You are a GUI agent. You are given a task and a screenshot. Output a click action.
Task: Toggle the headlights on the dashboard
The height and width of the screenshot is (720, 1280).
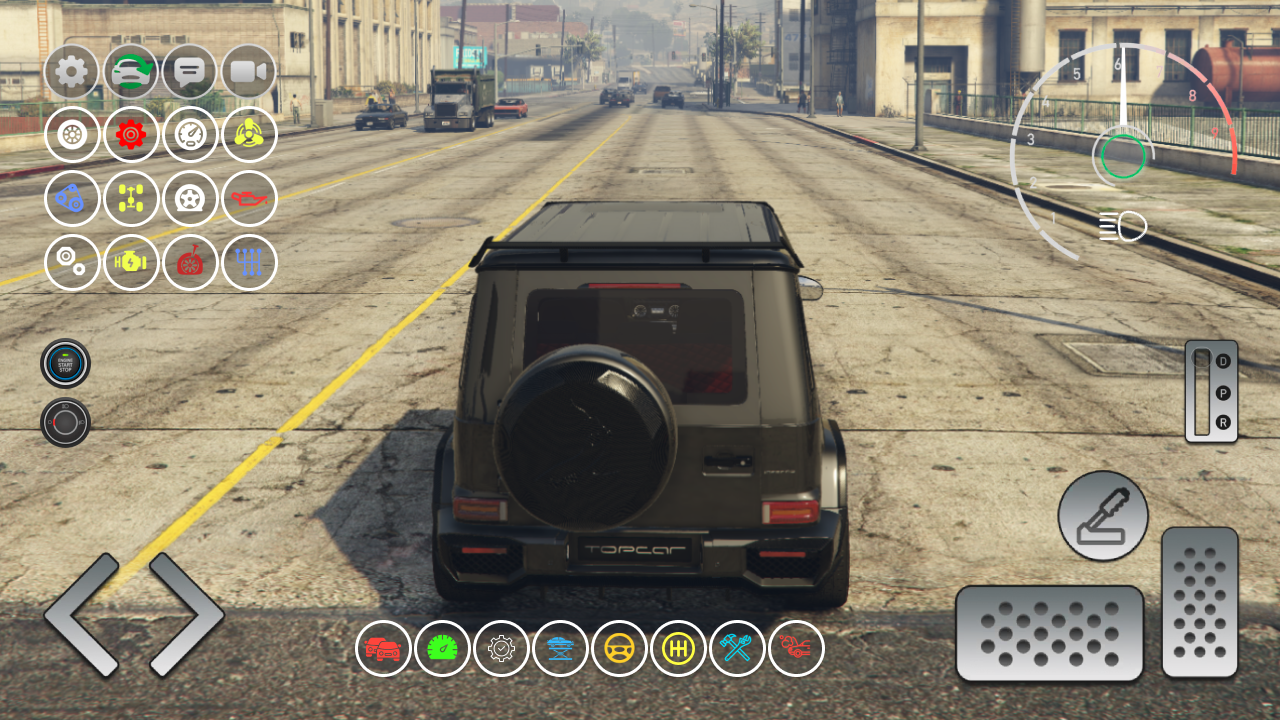1122,225
